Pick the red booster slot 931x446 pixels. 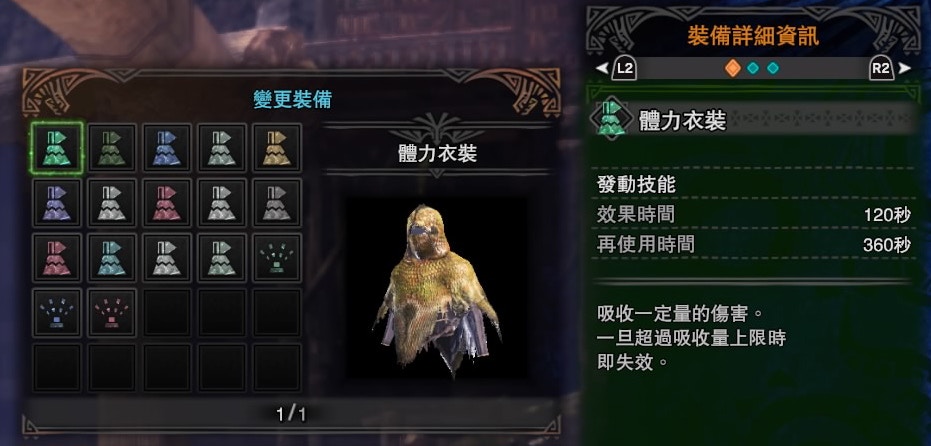point(111,313)
